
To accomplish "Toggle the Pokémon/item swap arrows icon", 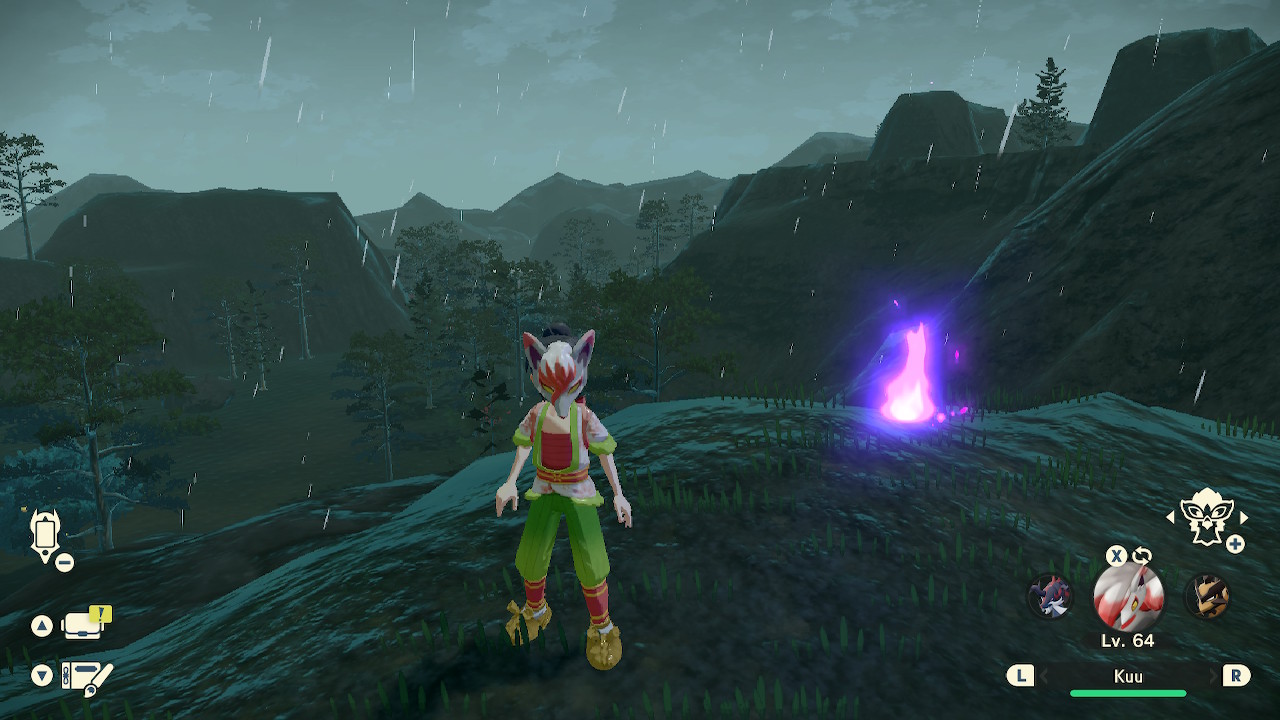I will pos(1142,556).
